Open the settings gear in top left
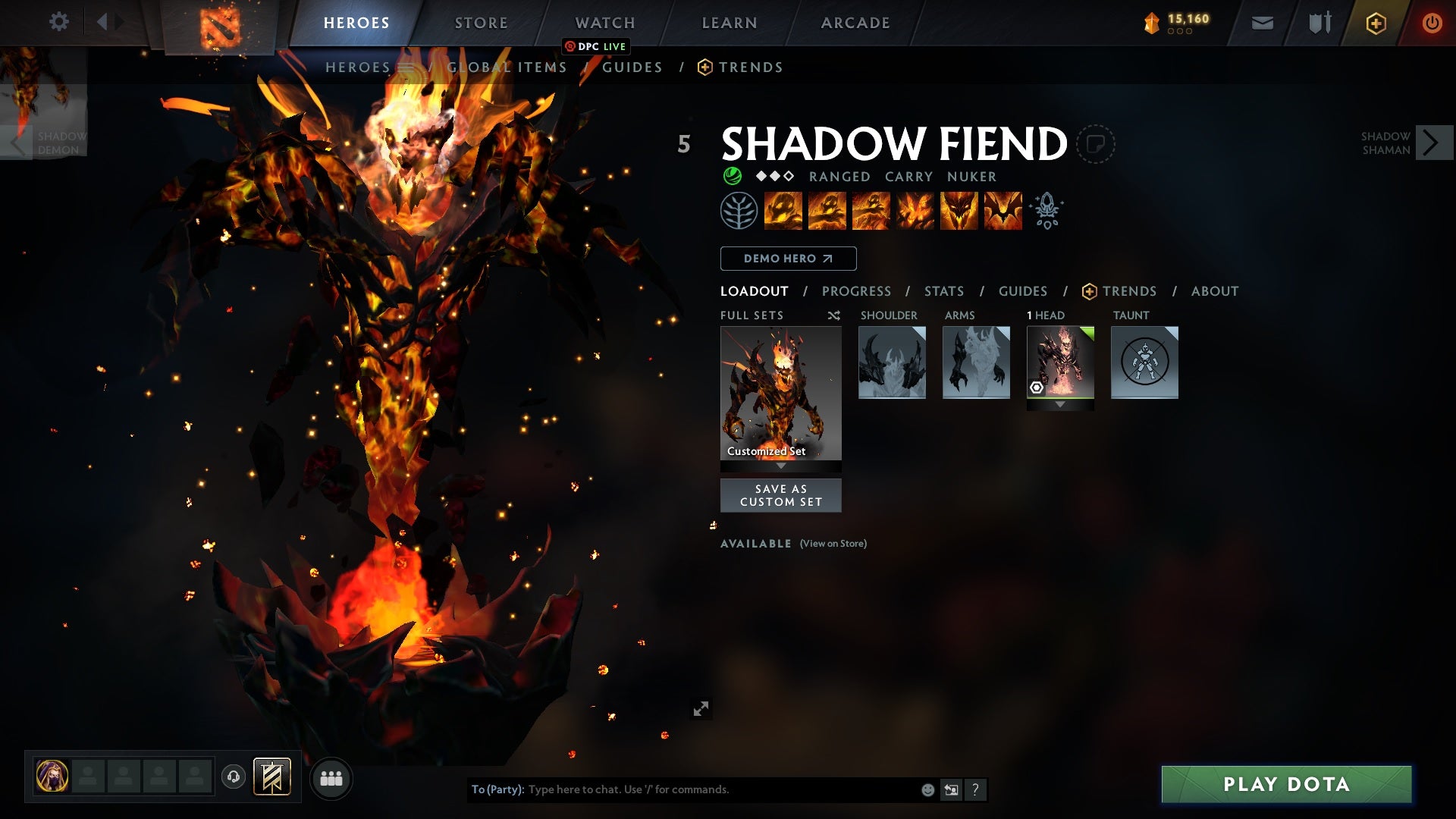Viewport: 1456px width, 819px height. tap(59, 22)
